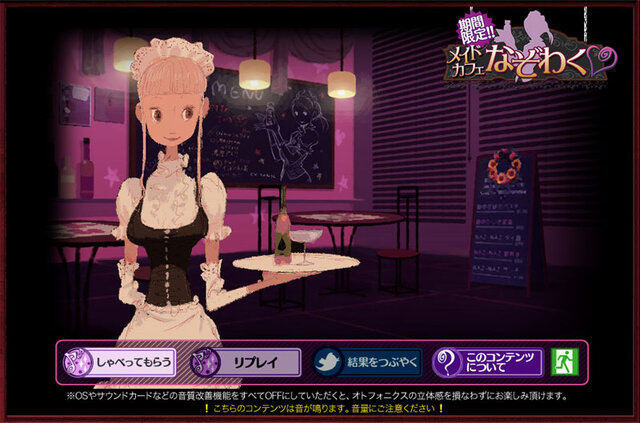Tweet results with 結果をつぶやく button

click(x=367, y=362)
